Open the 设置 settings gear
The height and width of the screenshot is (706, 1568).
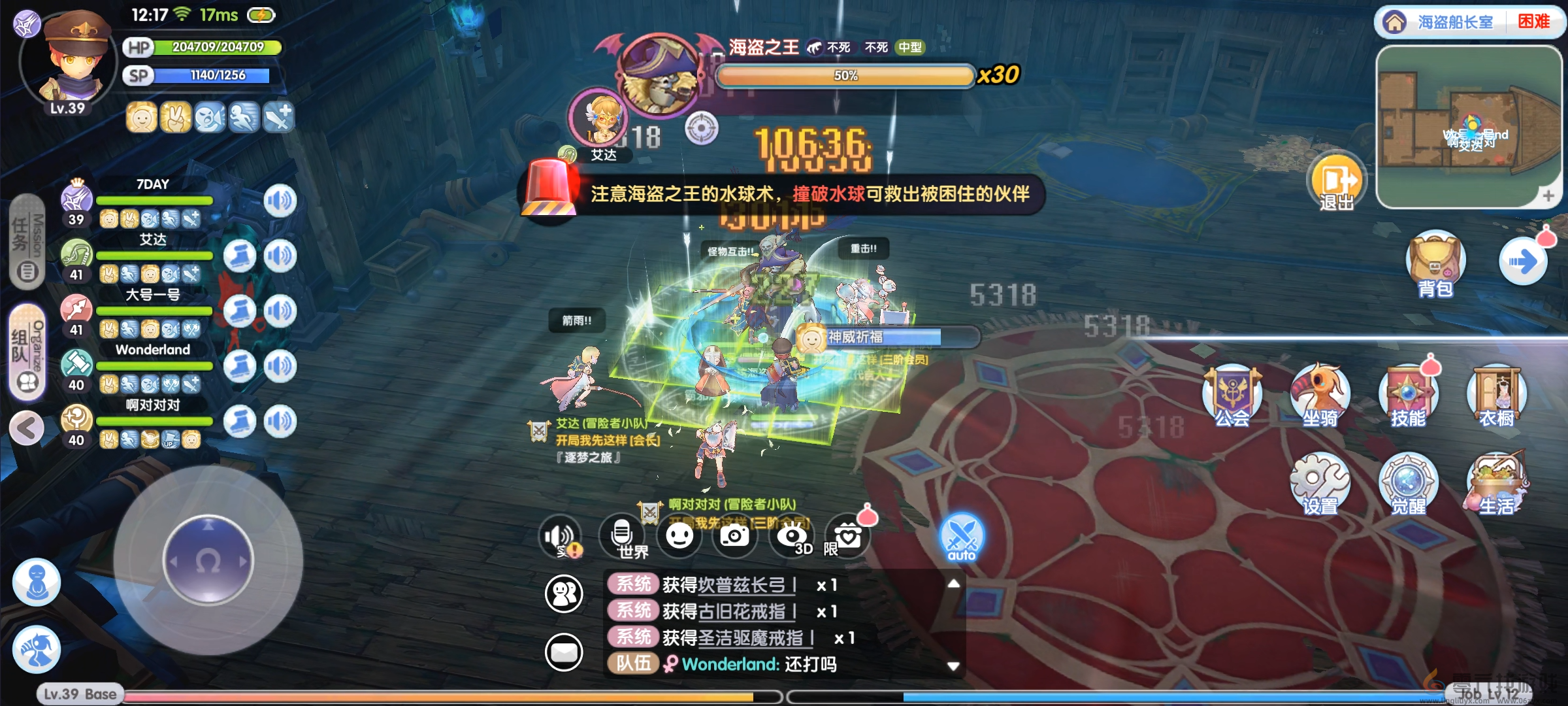tap(1320, 485)
